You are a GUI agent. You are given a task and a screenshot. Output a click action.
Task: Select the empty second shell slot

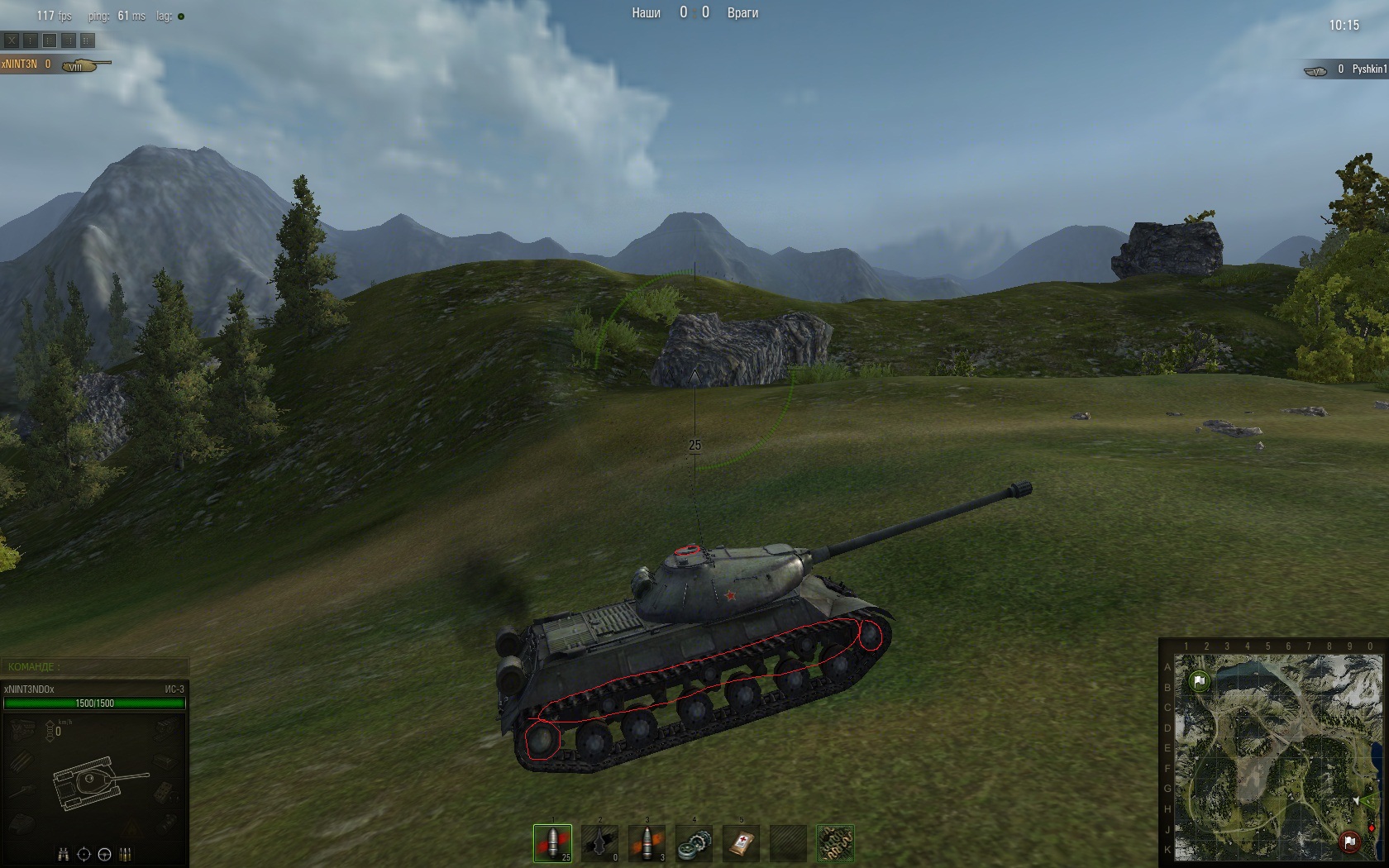click(599, 843)
